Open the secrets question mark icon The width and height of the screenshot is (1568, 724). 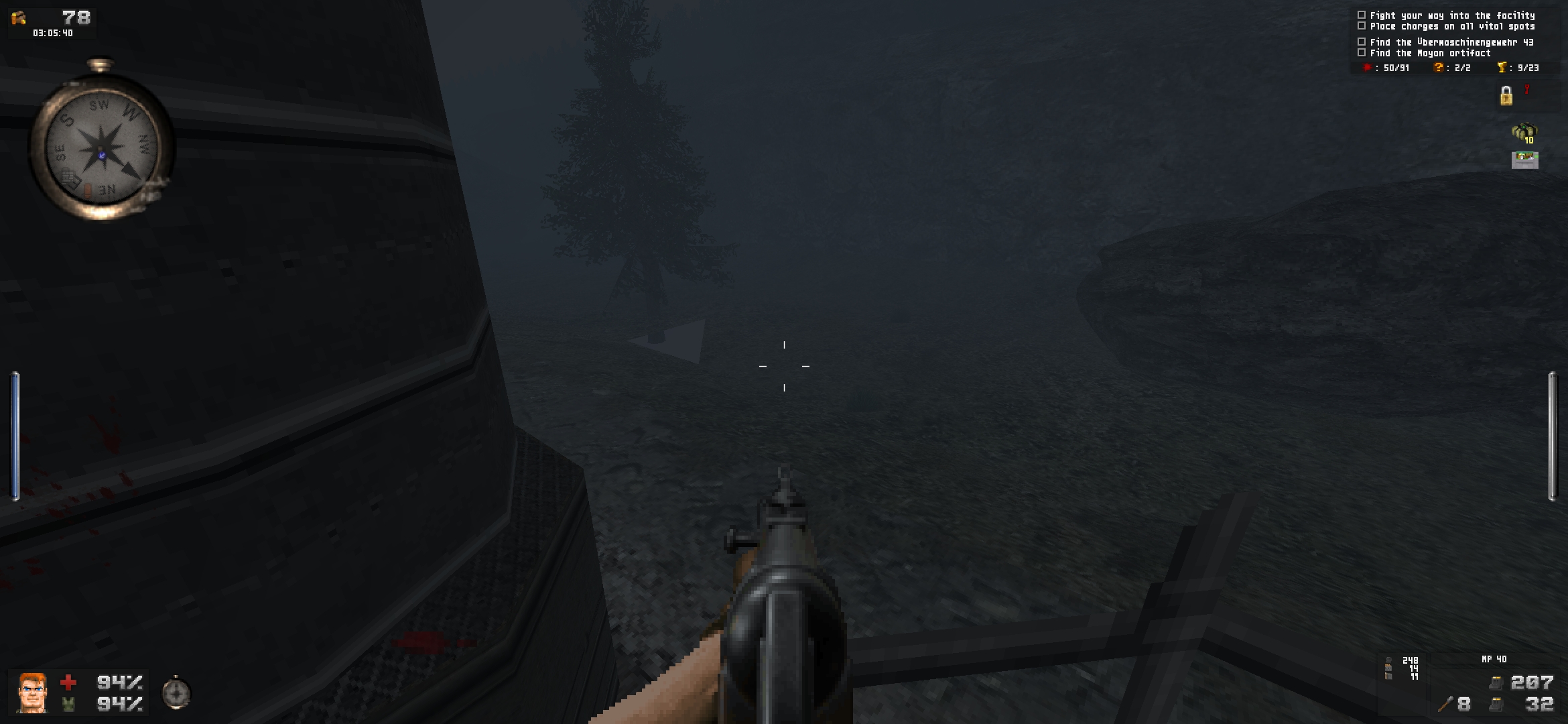pyautogui.click(x=1438, y=68)
